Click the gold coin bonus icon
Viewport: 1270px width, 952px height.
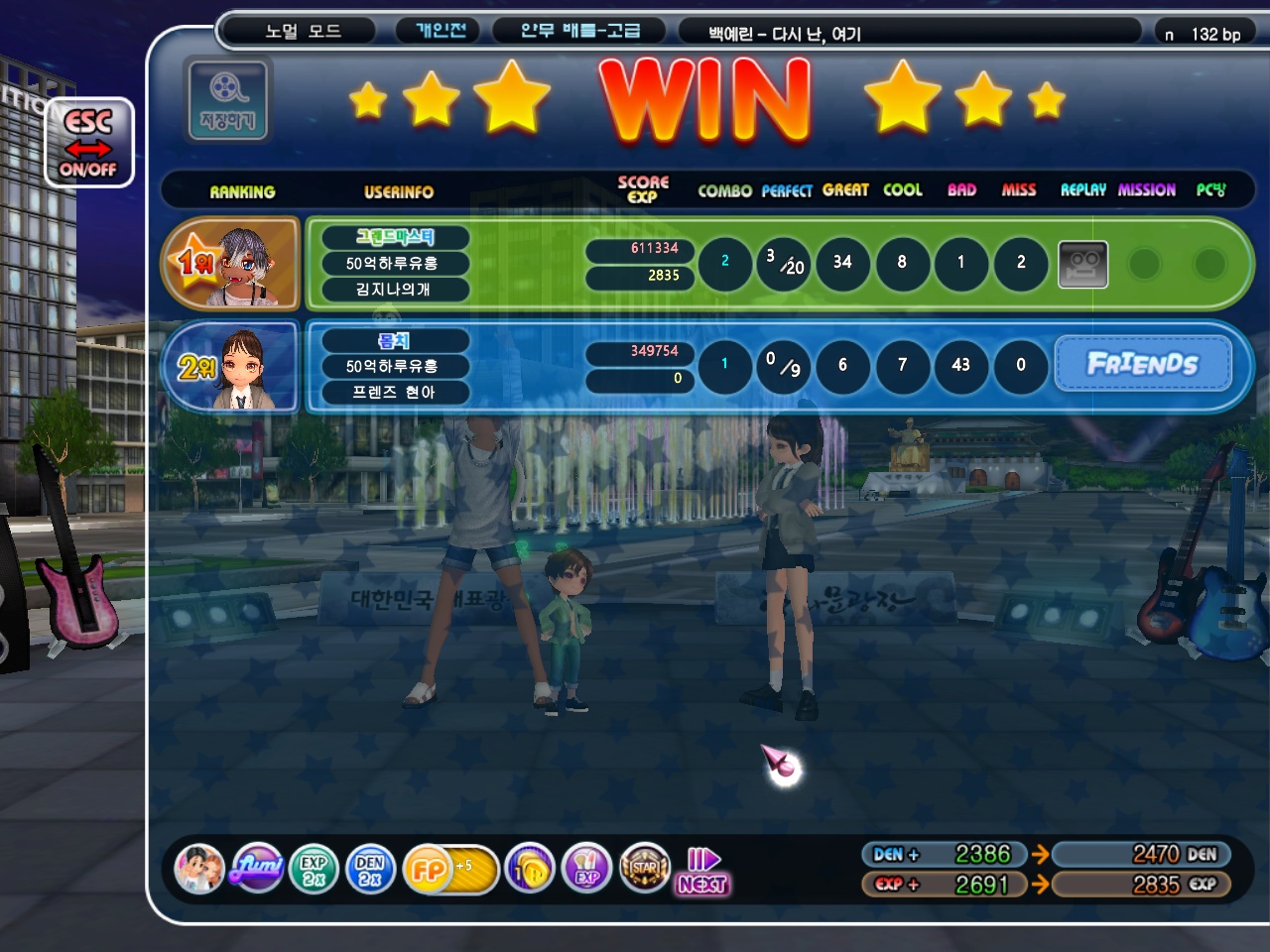530,870
